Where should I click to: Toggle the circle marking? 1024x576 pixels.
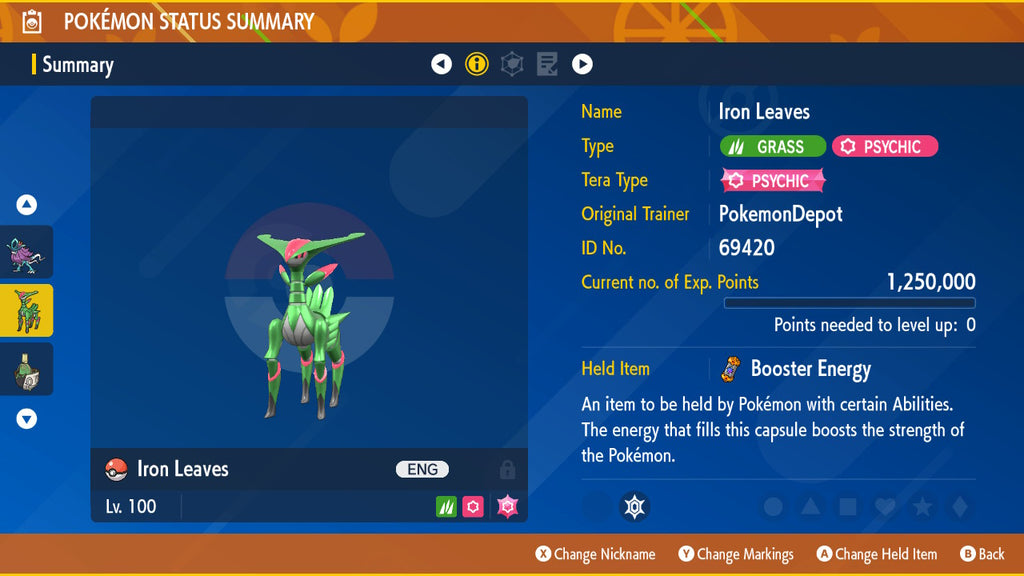[x=773, y=507]
